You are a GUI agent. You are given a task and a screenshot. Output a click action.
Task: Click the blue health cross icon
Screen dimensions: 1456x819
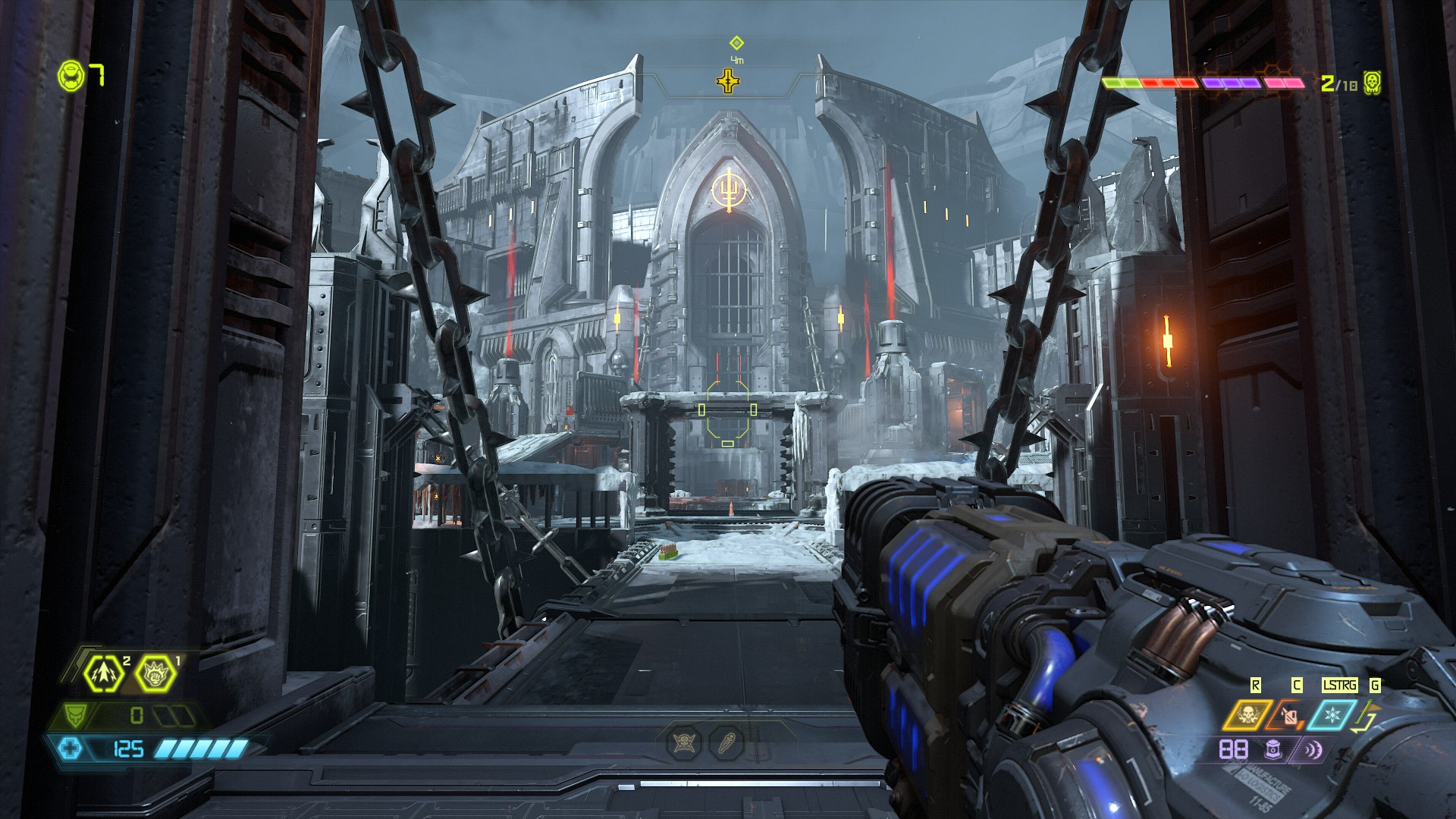click(71, 749)
